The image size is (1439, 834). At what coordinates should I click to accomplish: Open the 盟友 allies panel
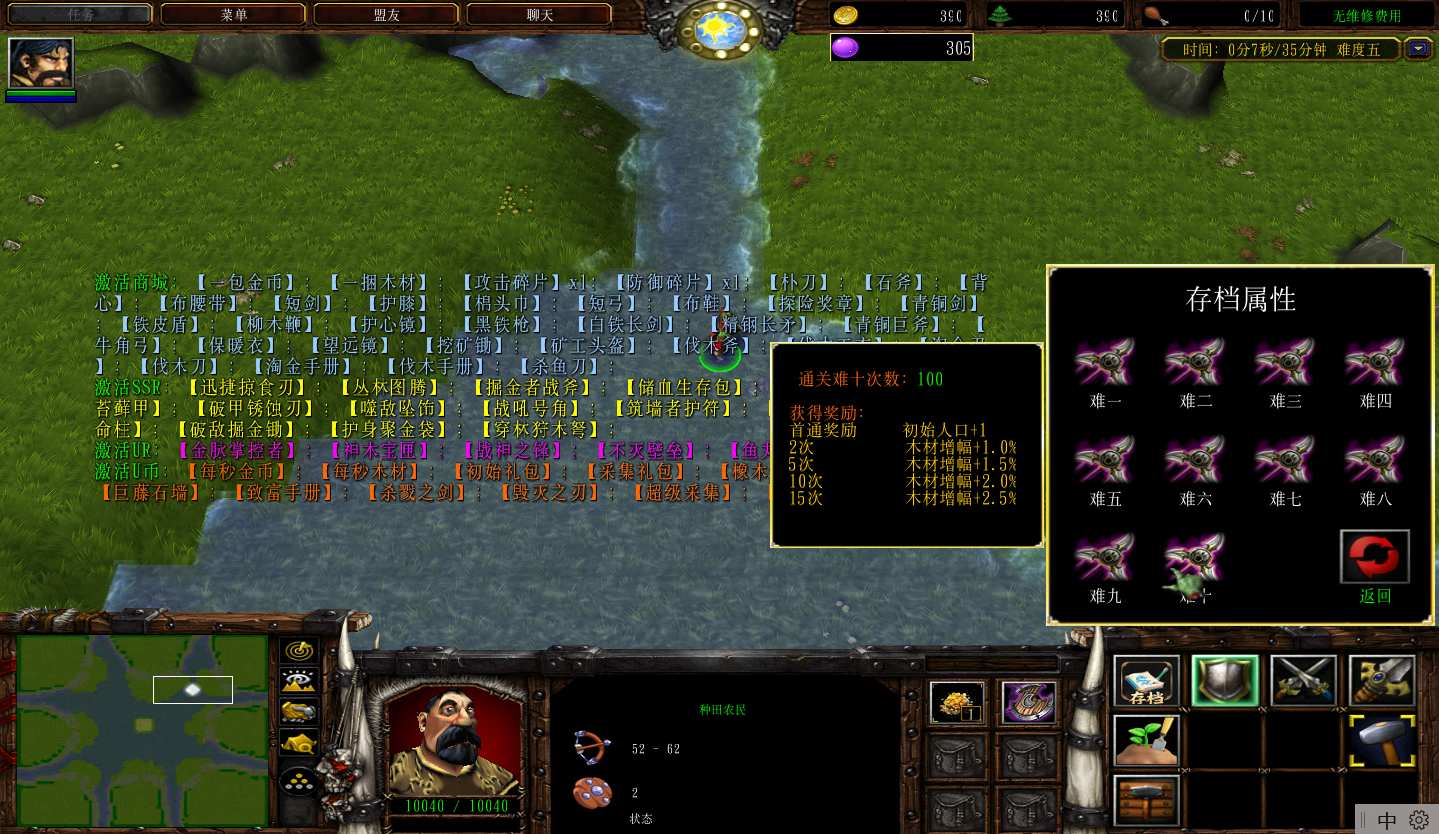(x=386, y=15)
